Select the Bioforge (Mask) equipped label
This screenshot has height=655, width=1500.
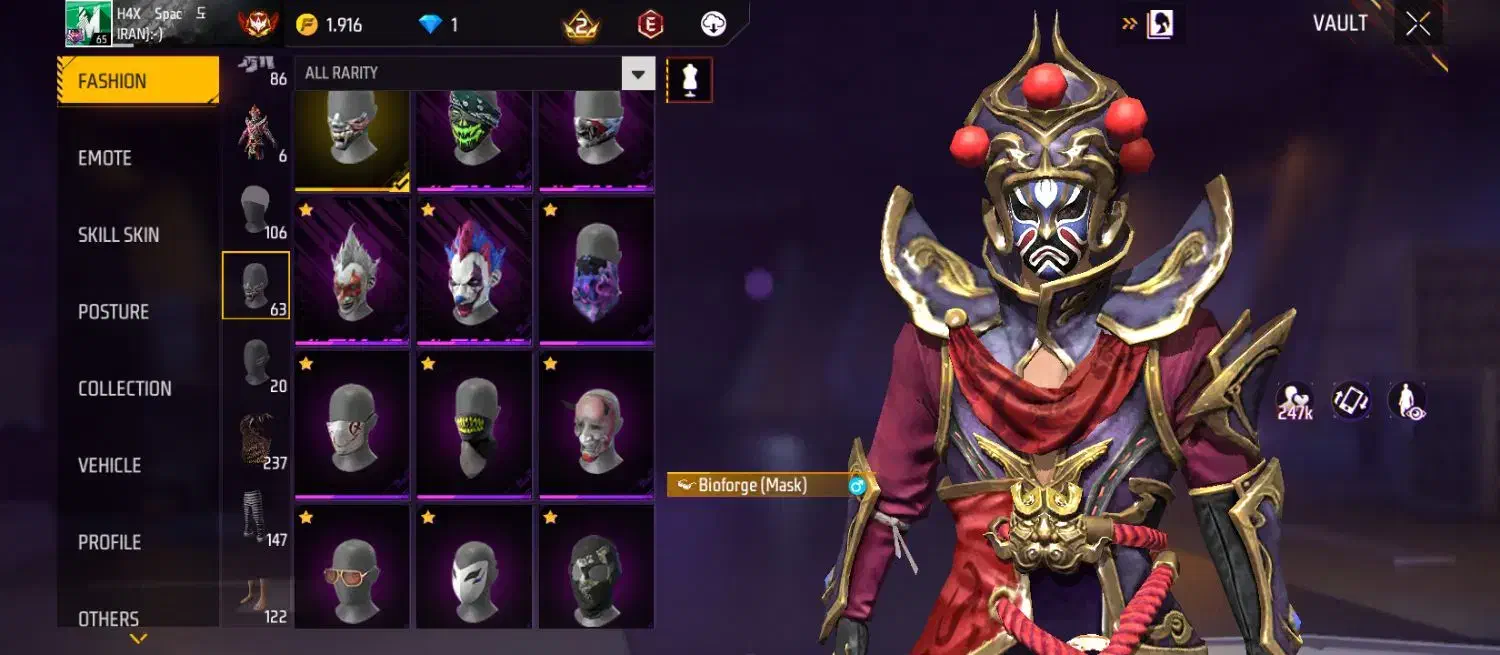tap(752, 485)
